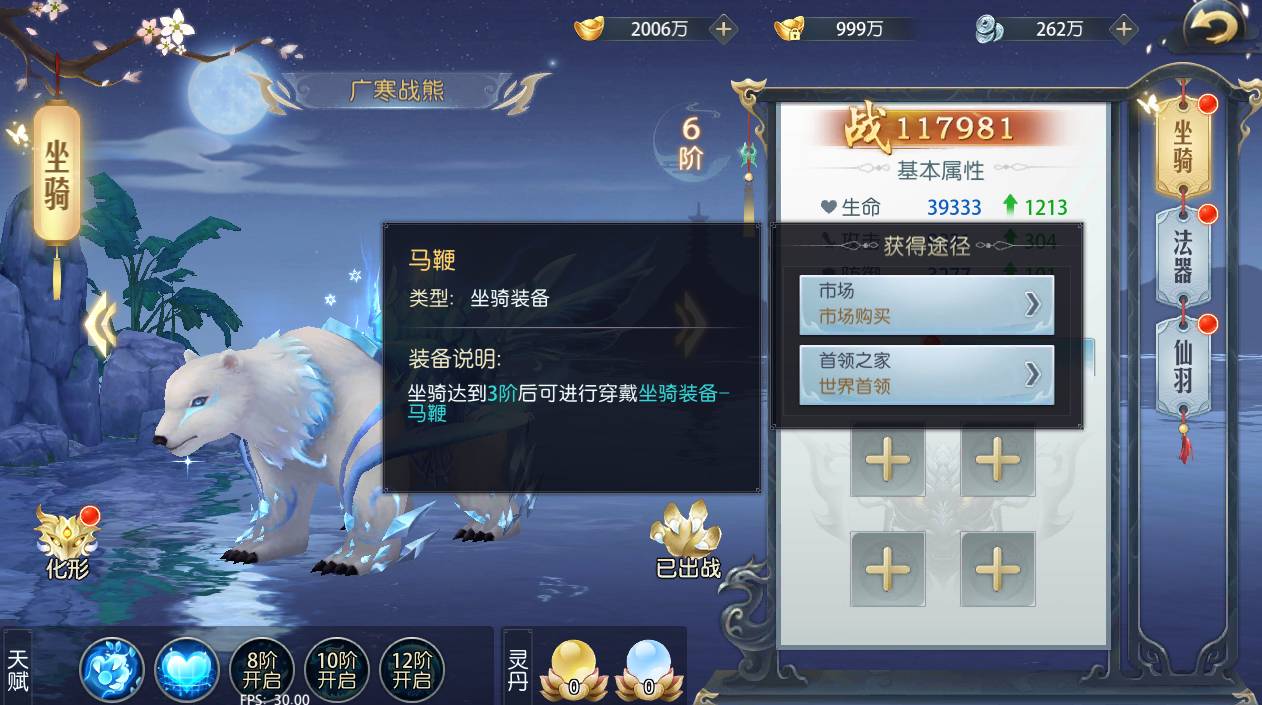Go to 首领之家 world boss route
The width and height of the screenshot is (1262, 705).
point(926,374)
